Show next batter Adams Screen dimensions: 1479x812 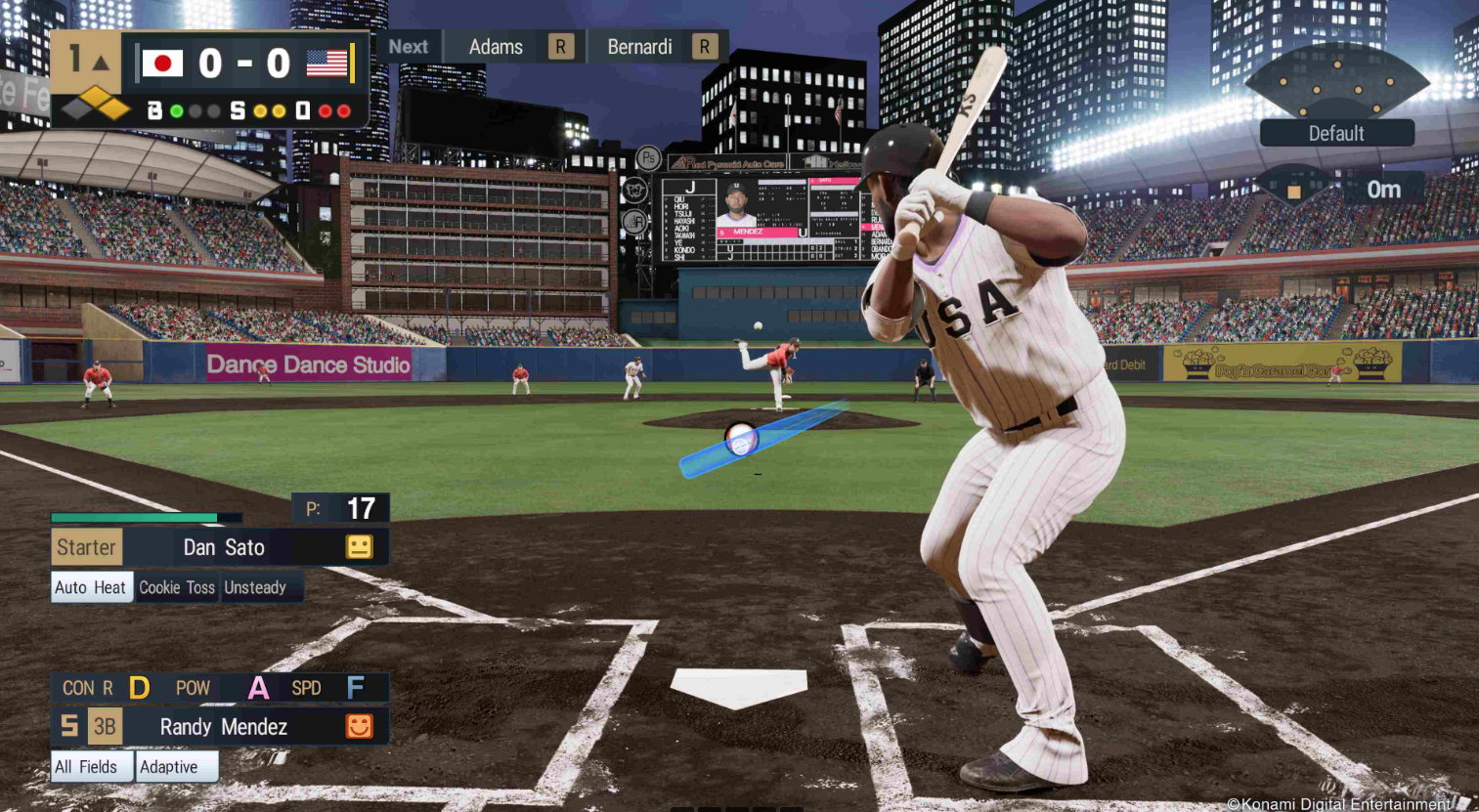[x=496, y=47]
